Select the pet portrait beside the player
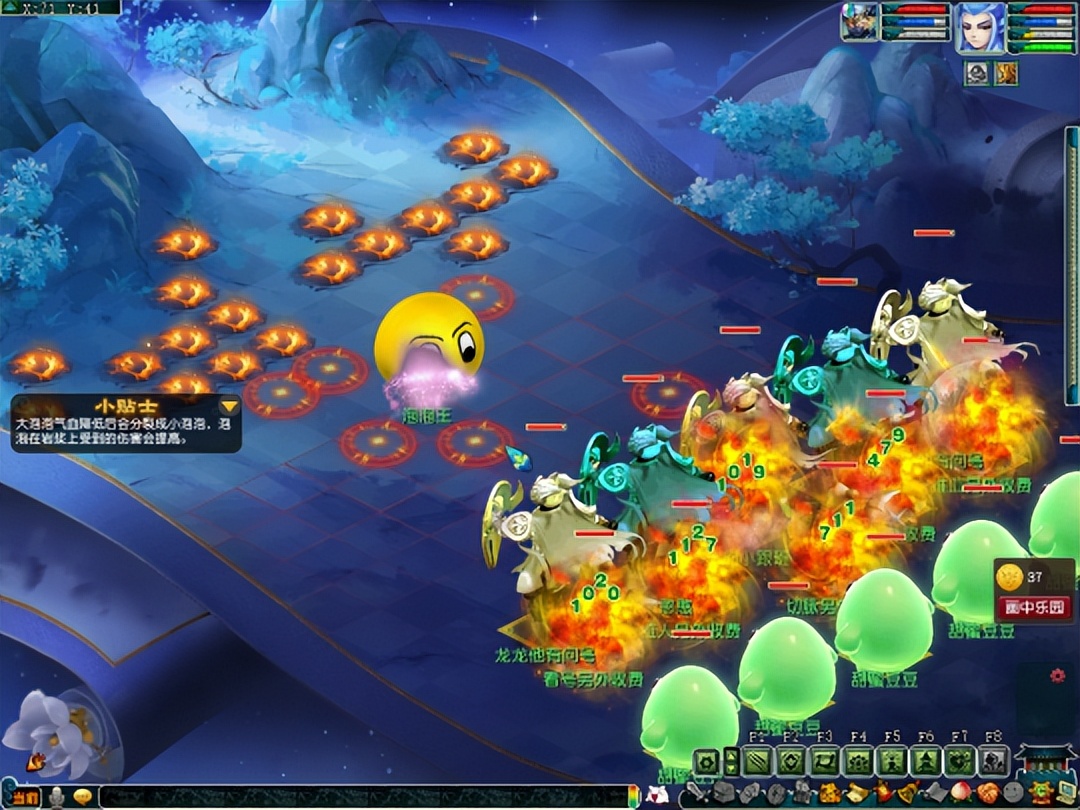1080x810 pixels. point(858,23)
